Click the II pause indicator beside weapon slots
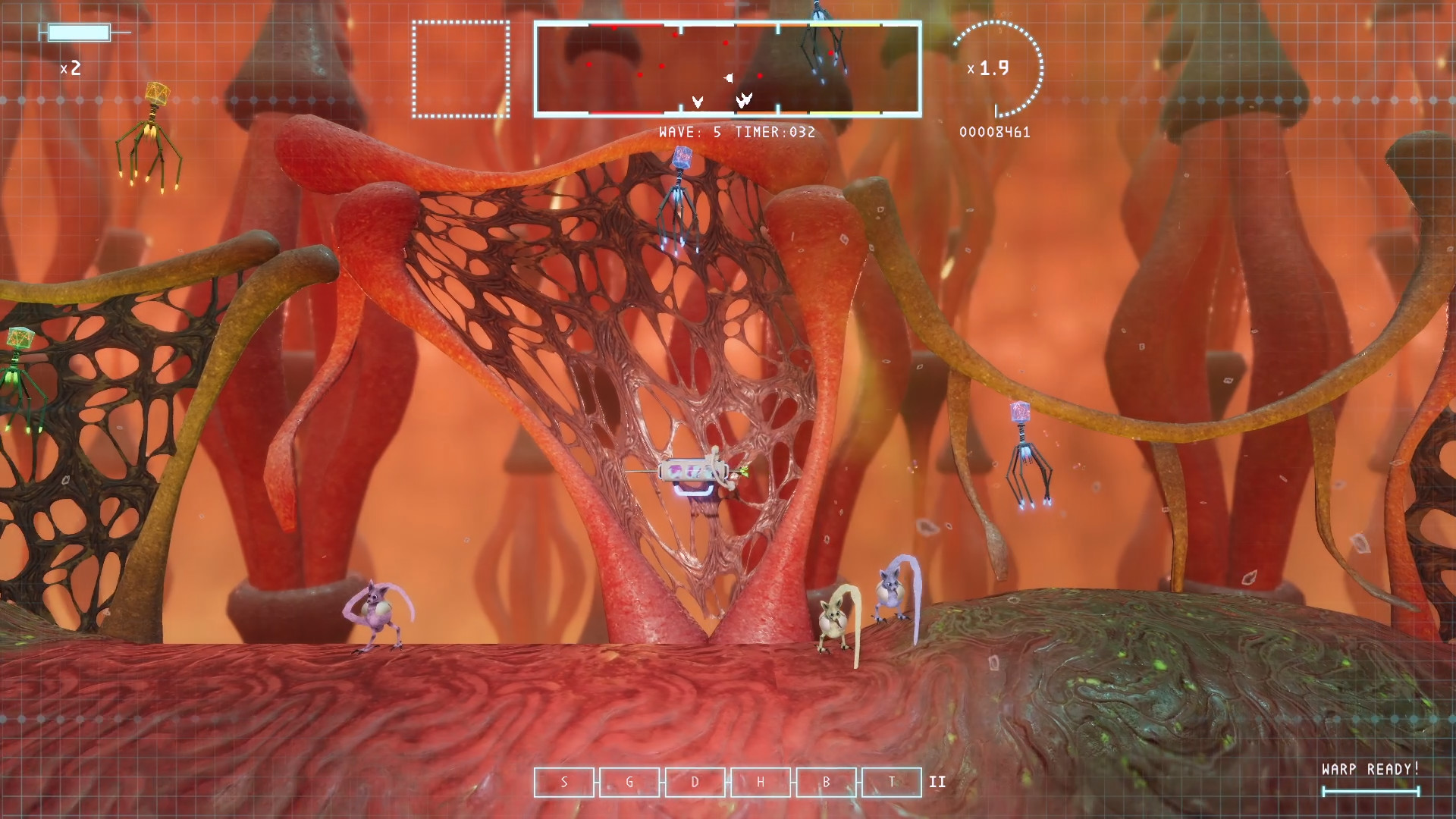 [937, 782]
